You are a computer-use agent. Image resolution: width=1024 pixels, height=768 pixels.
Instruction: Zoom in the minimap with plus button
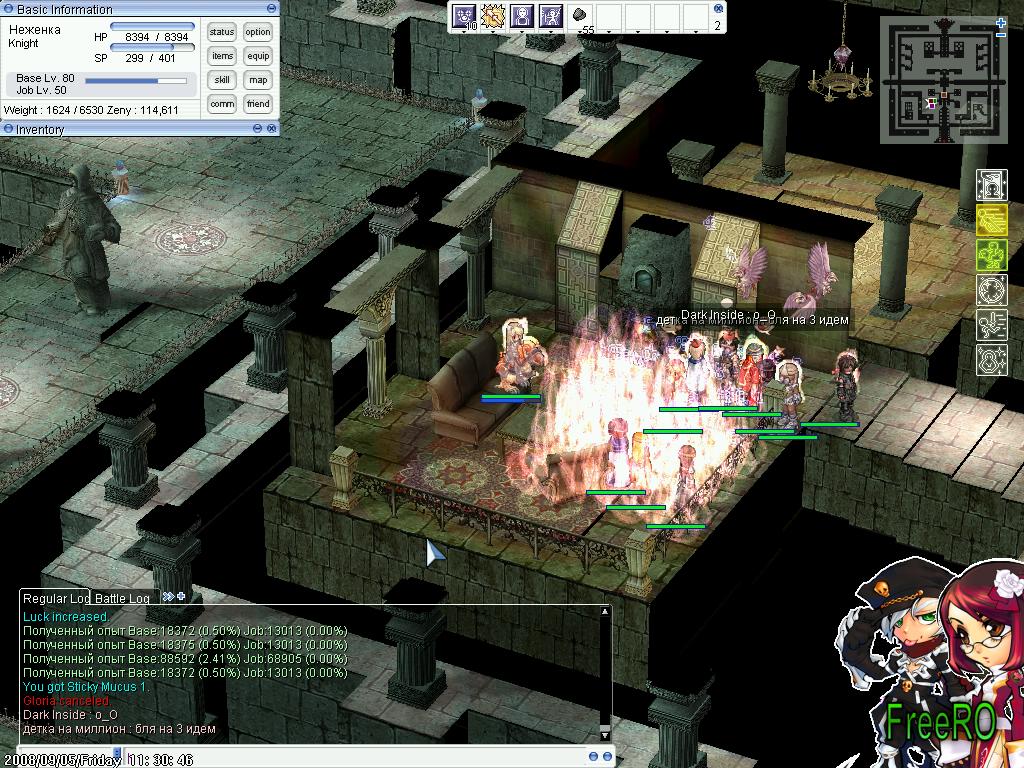[1001, 22]
